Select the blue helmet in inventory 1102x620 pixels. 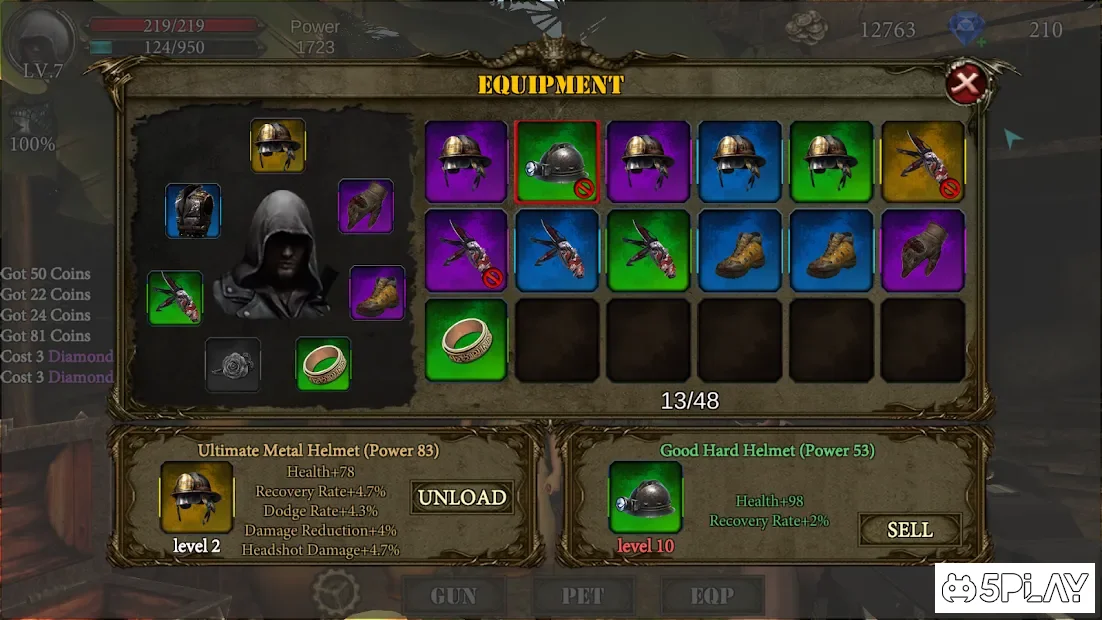pos(740,162)
